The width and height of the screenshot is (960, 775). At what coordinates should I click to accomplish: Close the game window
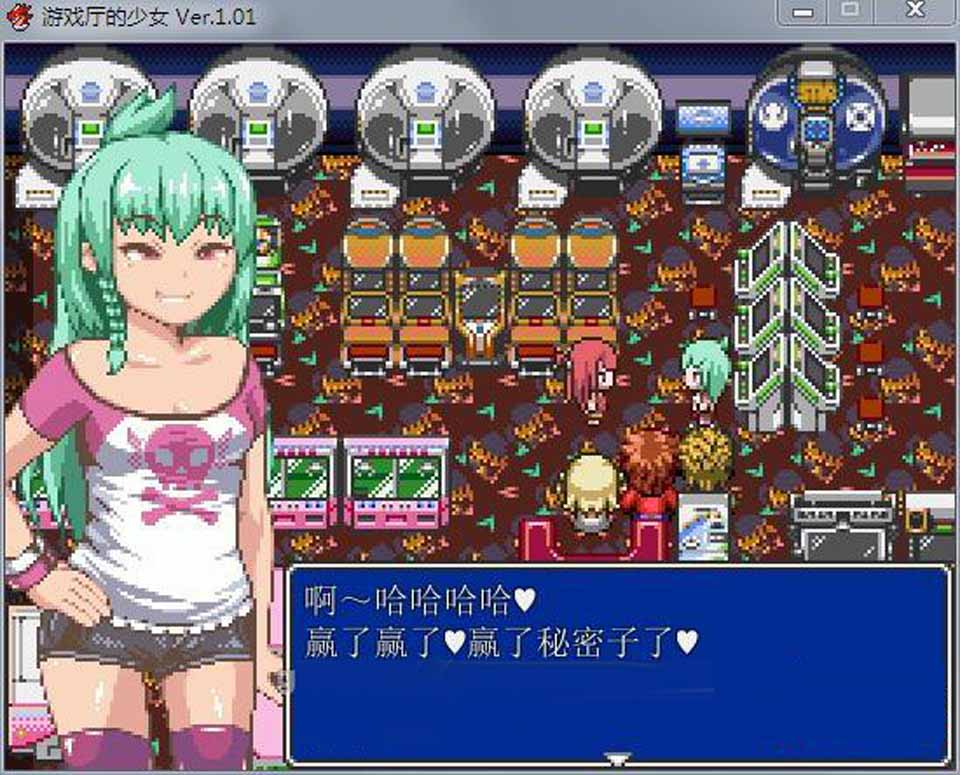pos(915,11)
